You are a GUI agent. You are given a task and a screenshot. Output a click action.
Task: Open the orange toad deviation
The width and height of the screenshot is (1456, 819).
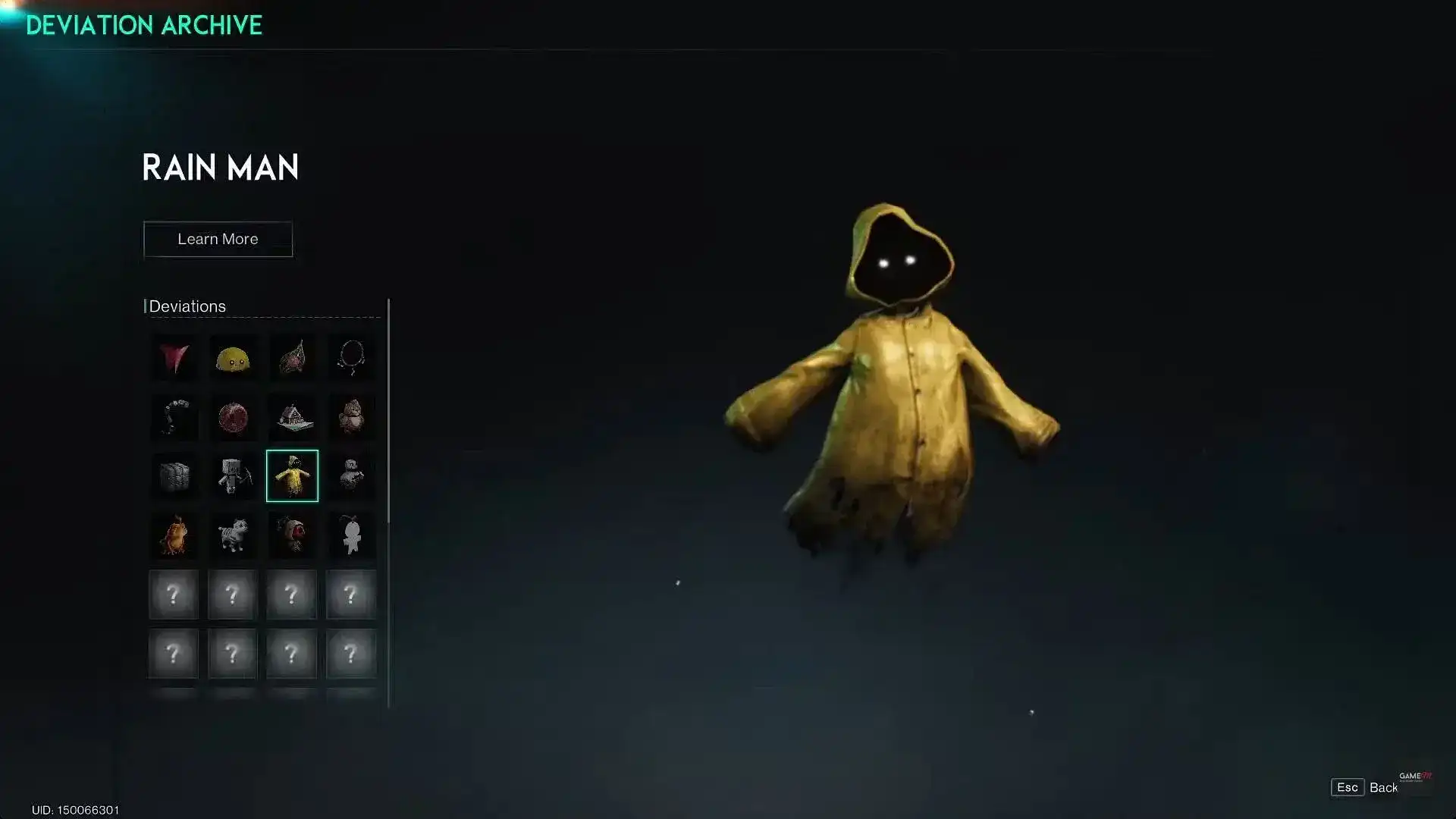click(x=174, y=535)
